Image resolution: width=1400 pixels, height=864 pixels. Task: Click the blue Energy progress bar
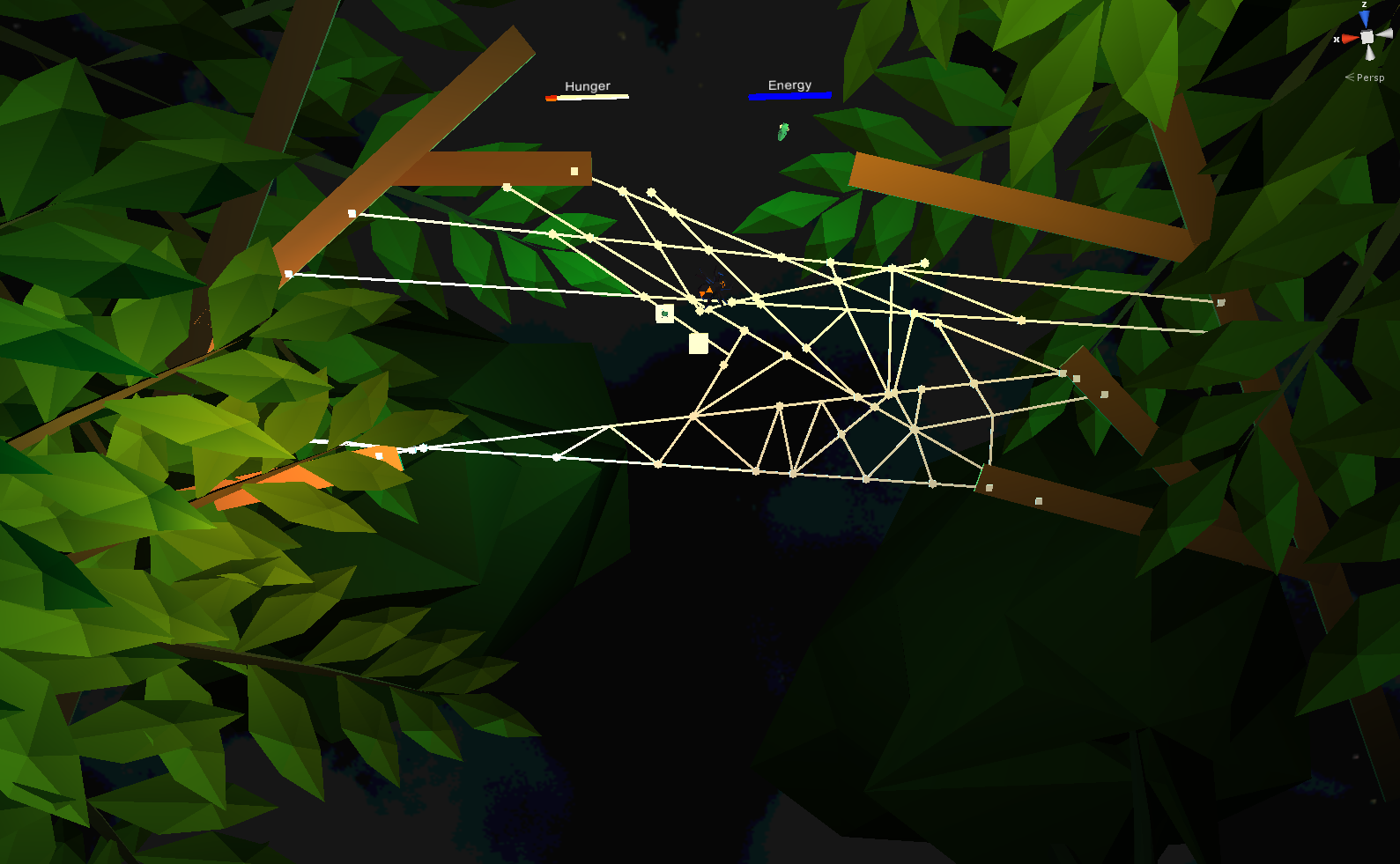[x=789, y=95]
